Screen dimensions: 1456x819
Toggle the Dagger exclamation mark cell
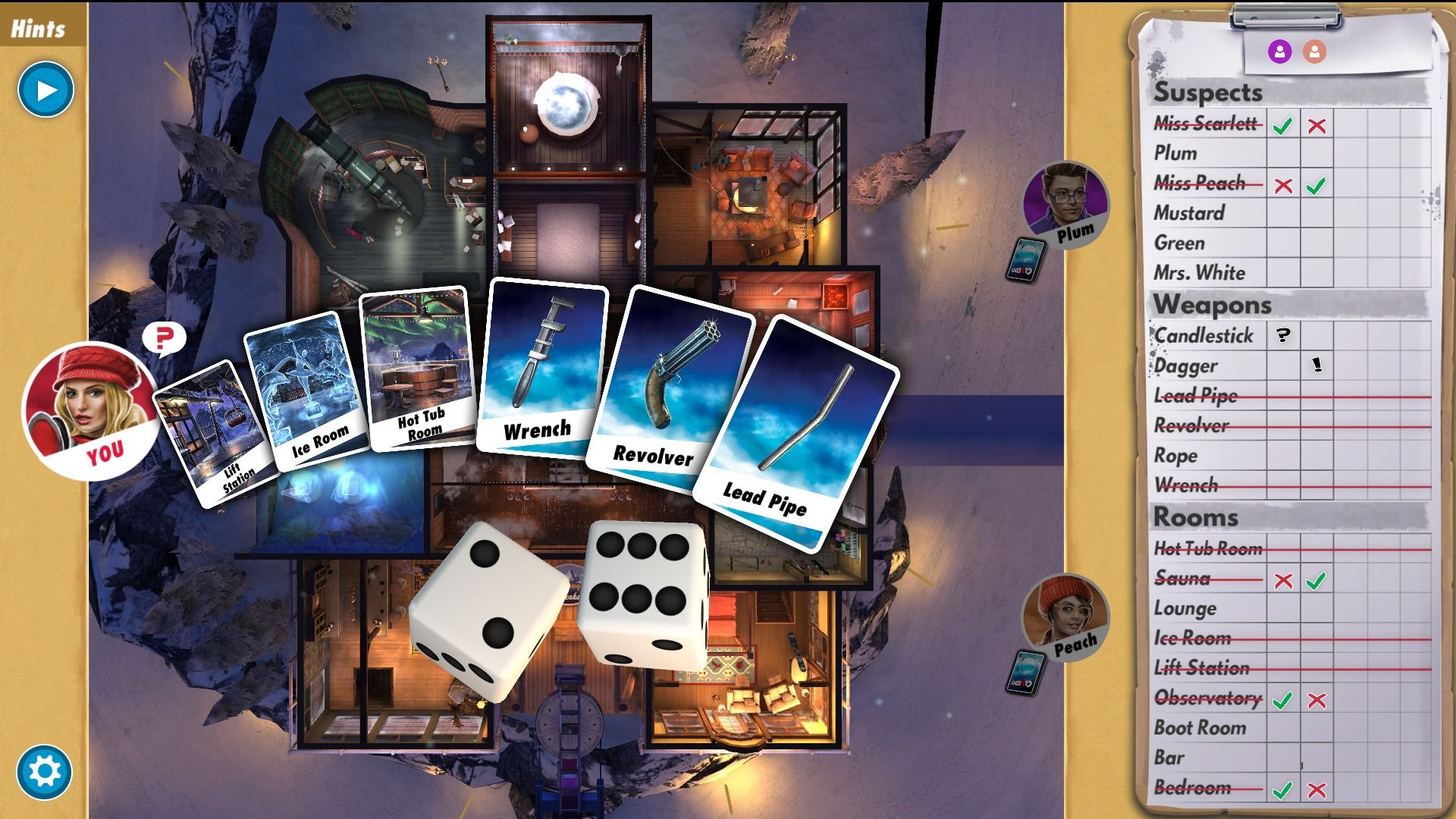click(x=1317, y=366)
